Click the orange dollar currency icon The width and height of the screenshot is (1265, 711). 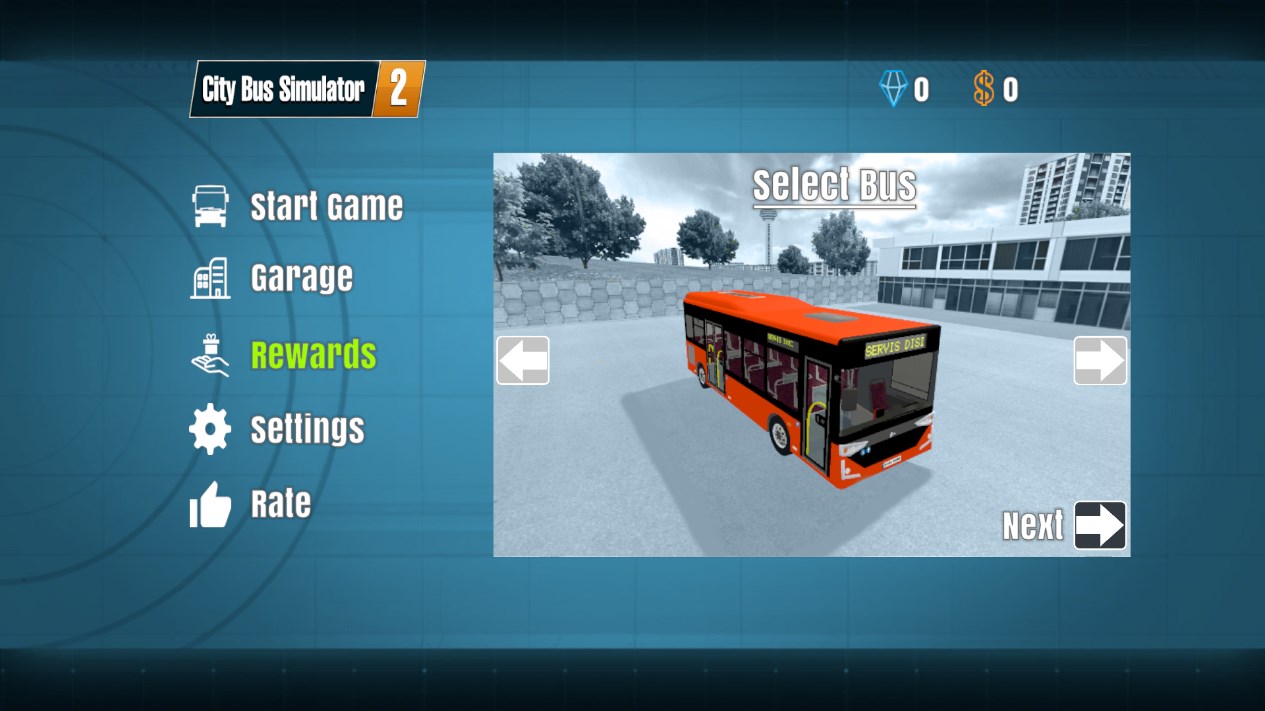click(x=984, y=90)
